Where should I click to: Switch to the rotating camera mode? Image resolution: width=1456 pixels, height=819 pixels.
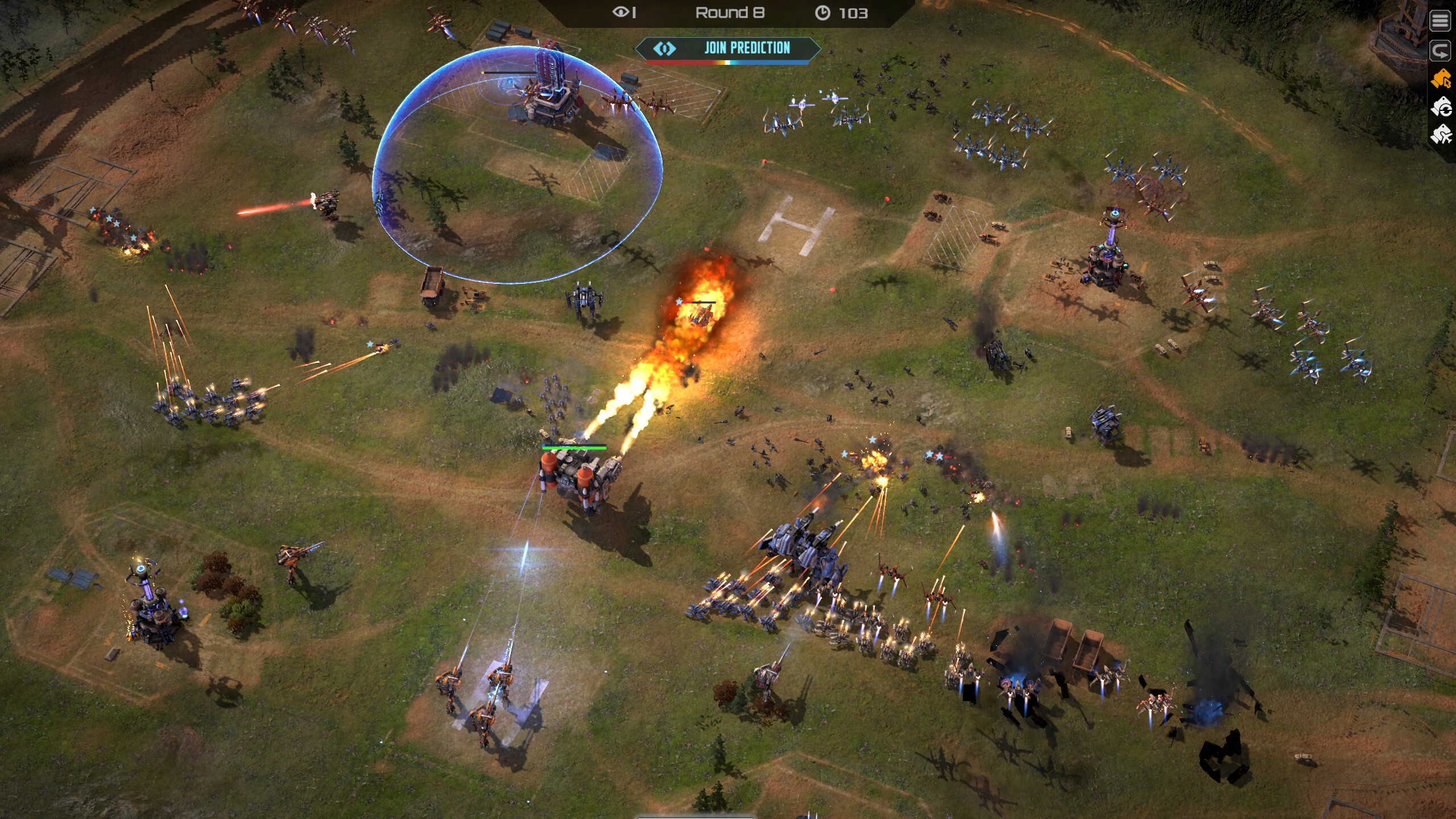coord(1441,107)
